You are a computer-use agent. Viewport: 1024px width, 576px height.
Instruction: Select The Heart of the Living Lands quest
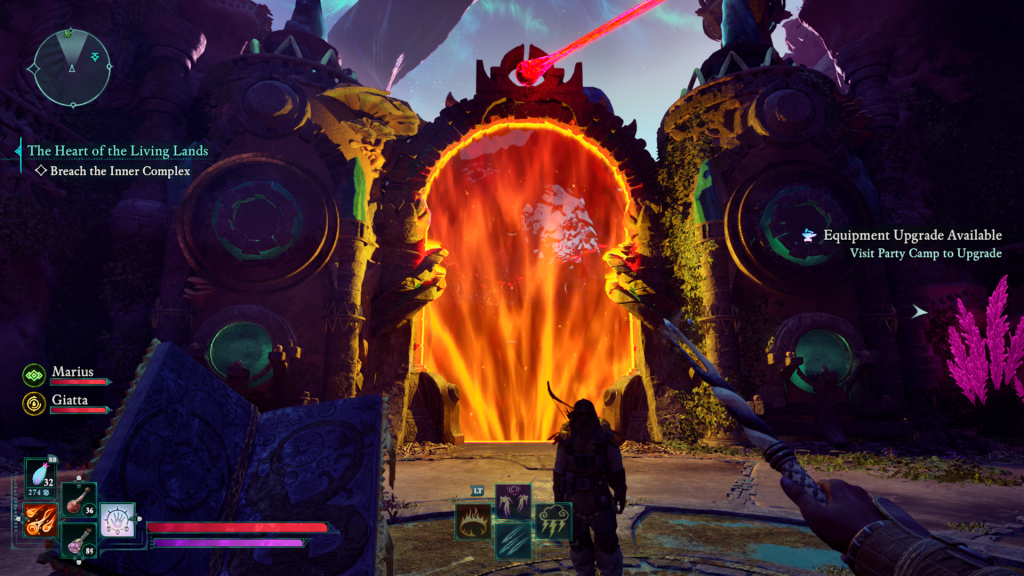pyautogui.click(x=117, y=151)
